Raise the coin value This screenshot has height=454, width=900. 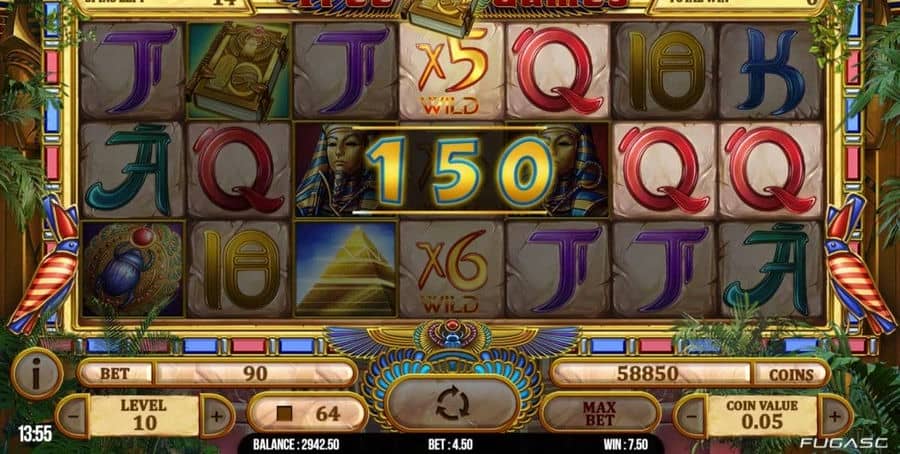[x=835, y=415]
